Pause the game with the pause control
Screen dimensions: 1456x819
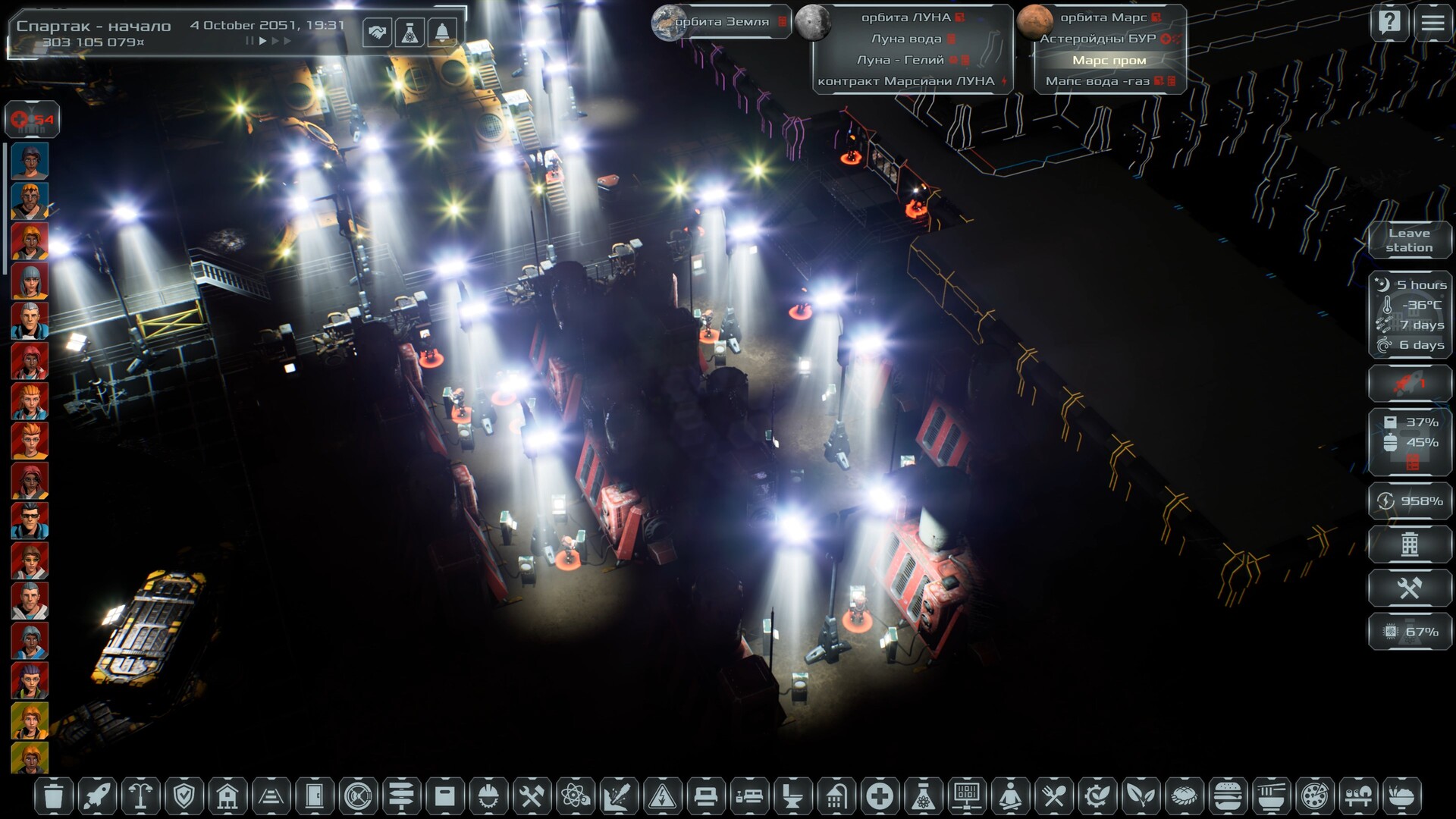point(249,41)
